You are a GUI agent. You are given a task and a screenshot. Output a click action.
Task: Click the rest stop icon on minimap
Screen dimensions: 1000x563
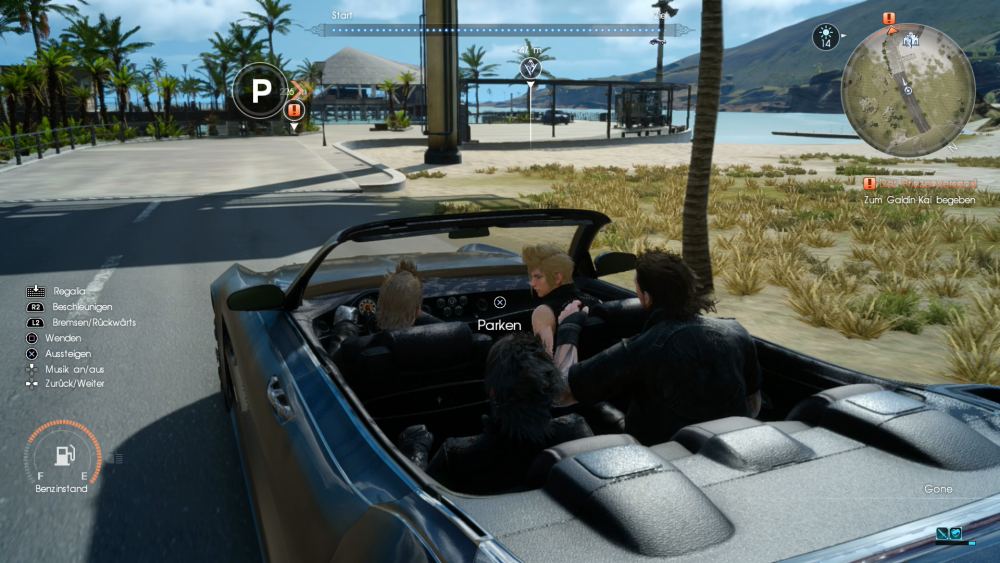(x=910, y=41)
